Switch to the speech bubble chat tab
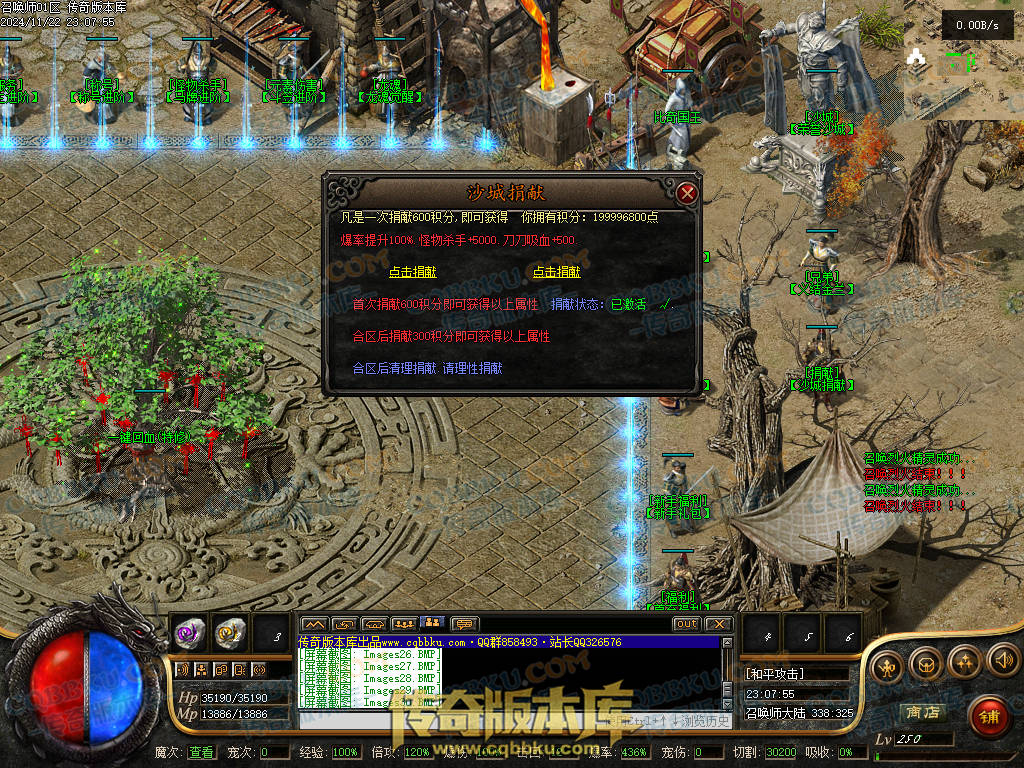This screenshot has width=1024, height=768. pos(464,624)
